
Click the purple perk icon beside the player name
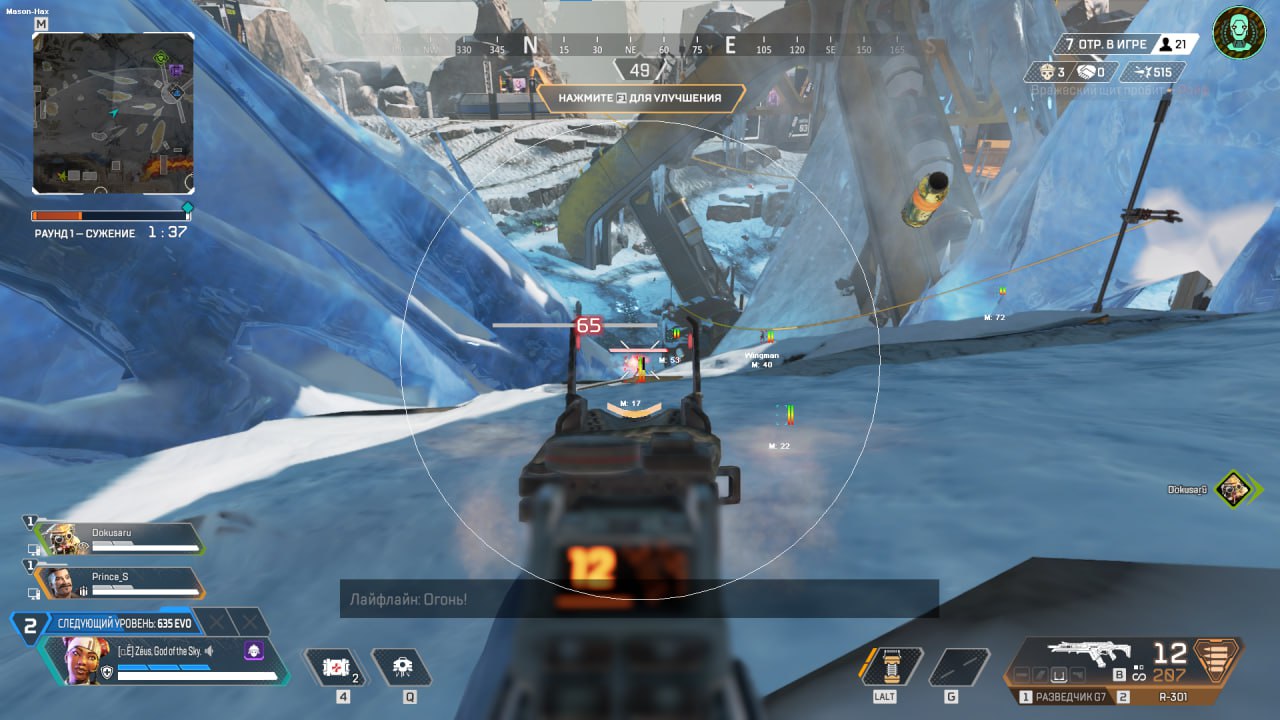(253, 651)
